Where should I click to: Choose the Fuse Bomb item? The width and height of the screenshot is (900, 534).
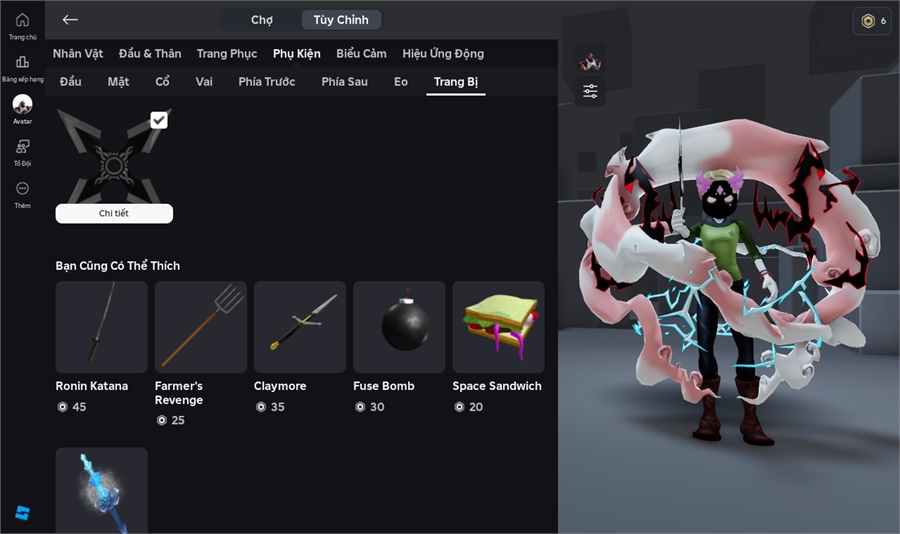399,327
